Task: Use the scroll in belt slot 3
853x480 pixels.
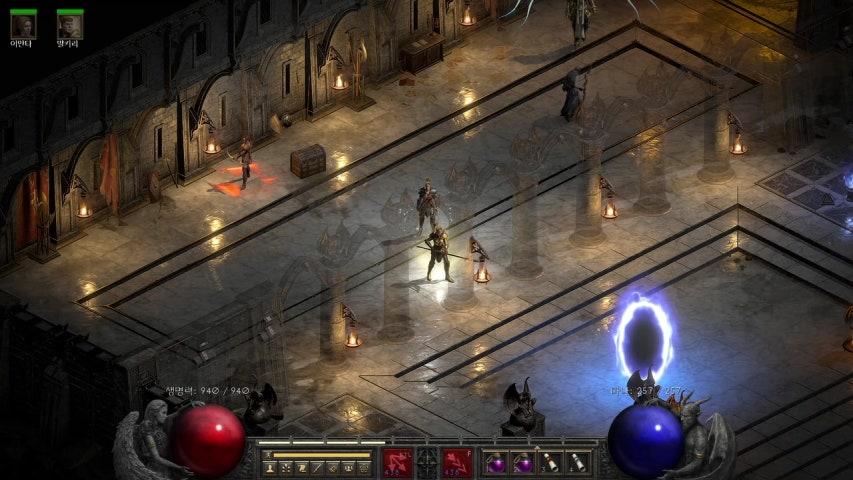Action: click(549, 463)
